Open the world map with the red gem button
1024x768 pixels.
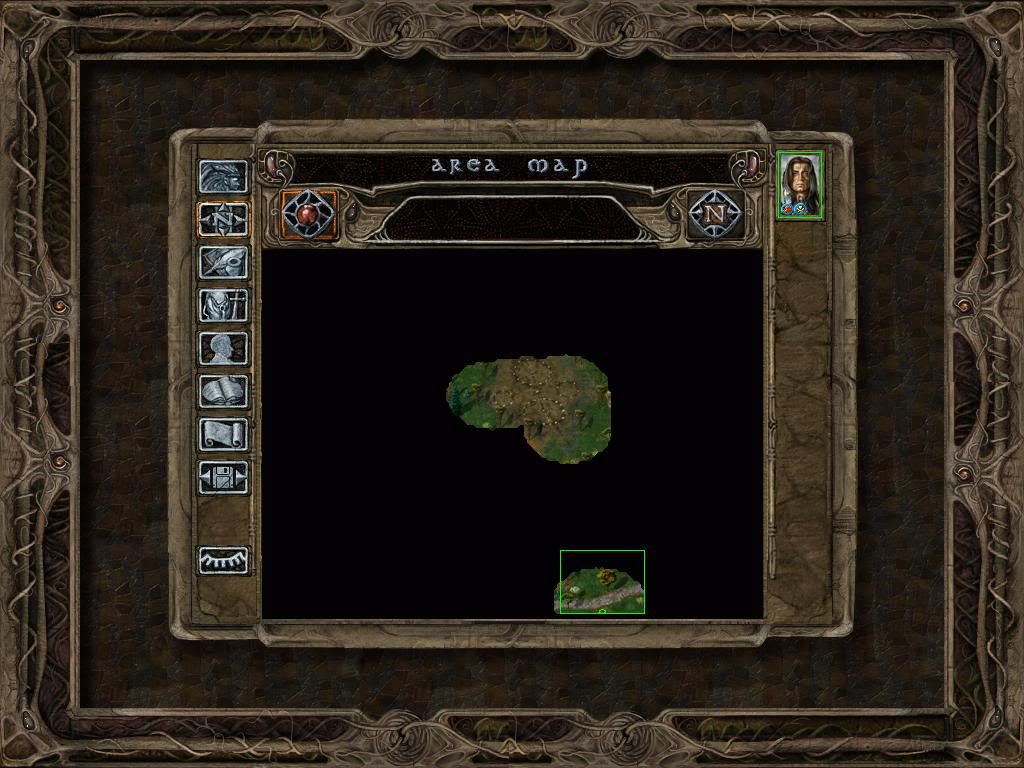pos(309,214)
